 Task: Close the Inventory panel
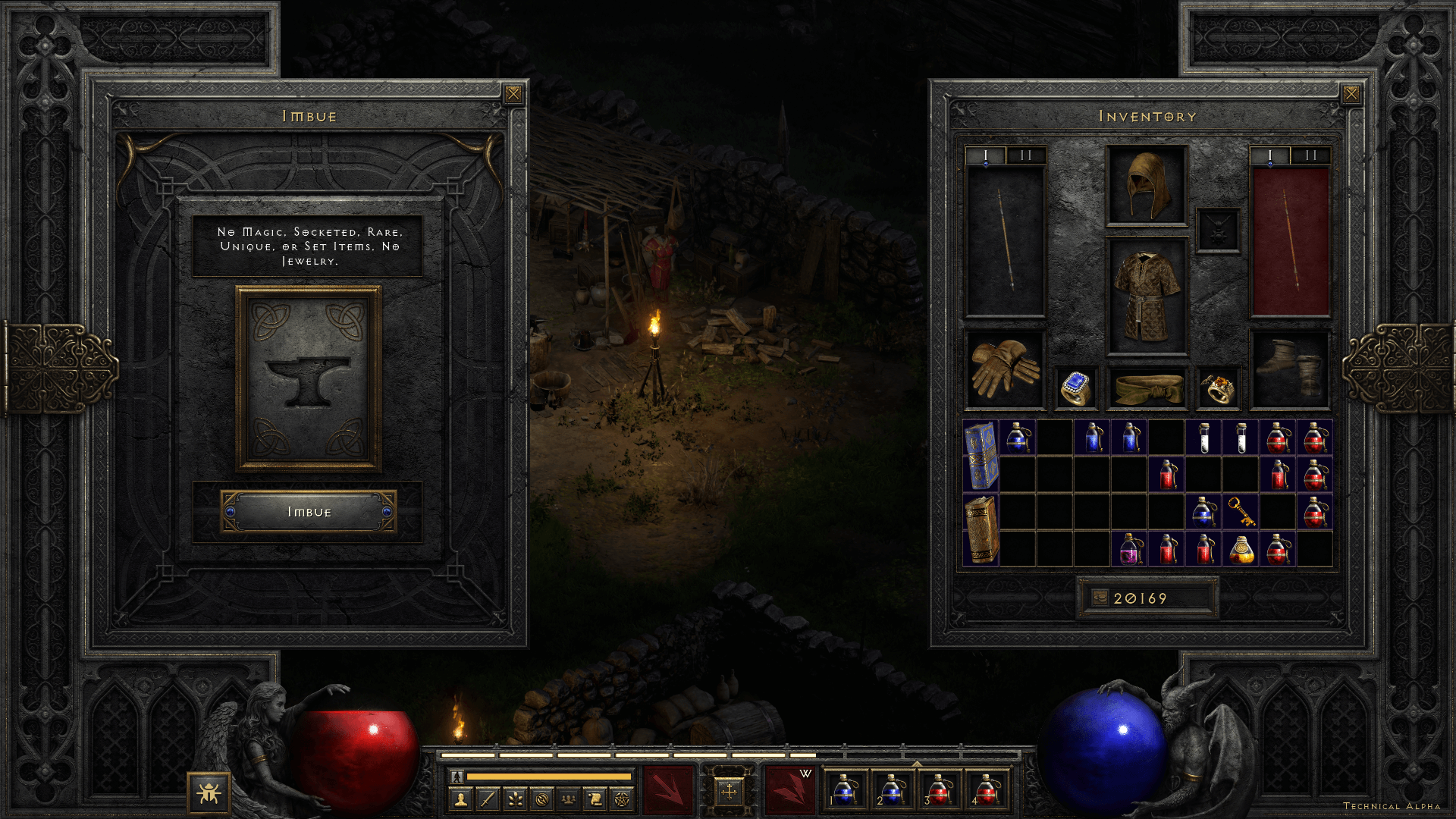1351,94
